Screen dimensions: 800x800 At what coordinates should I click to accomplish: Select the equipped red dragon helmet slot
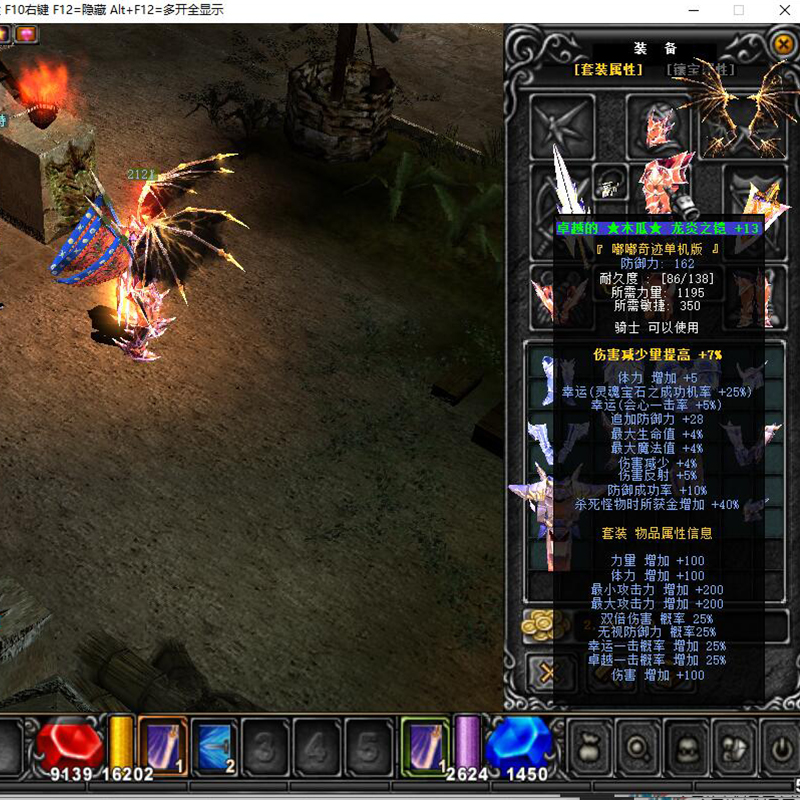tap(658, 126)
